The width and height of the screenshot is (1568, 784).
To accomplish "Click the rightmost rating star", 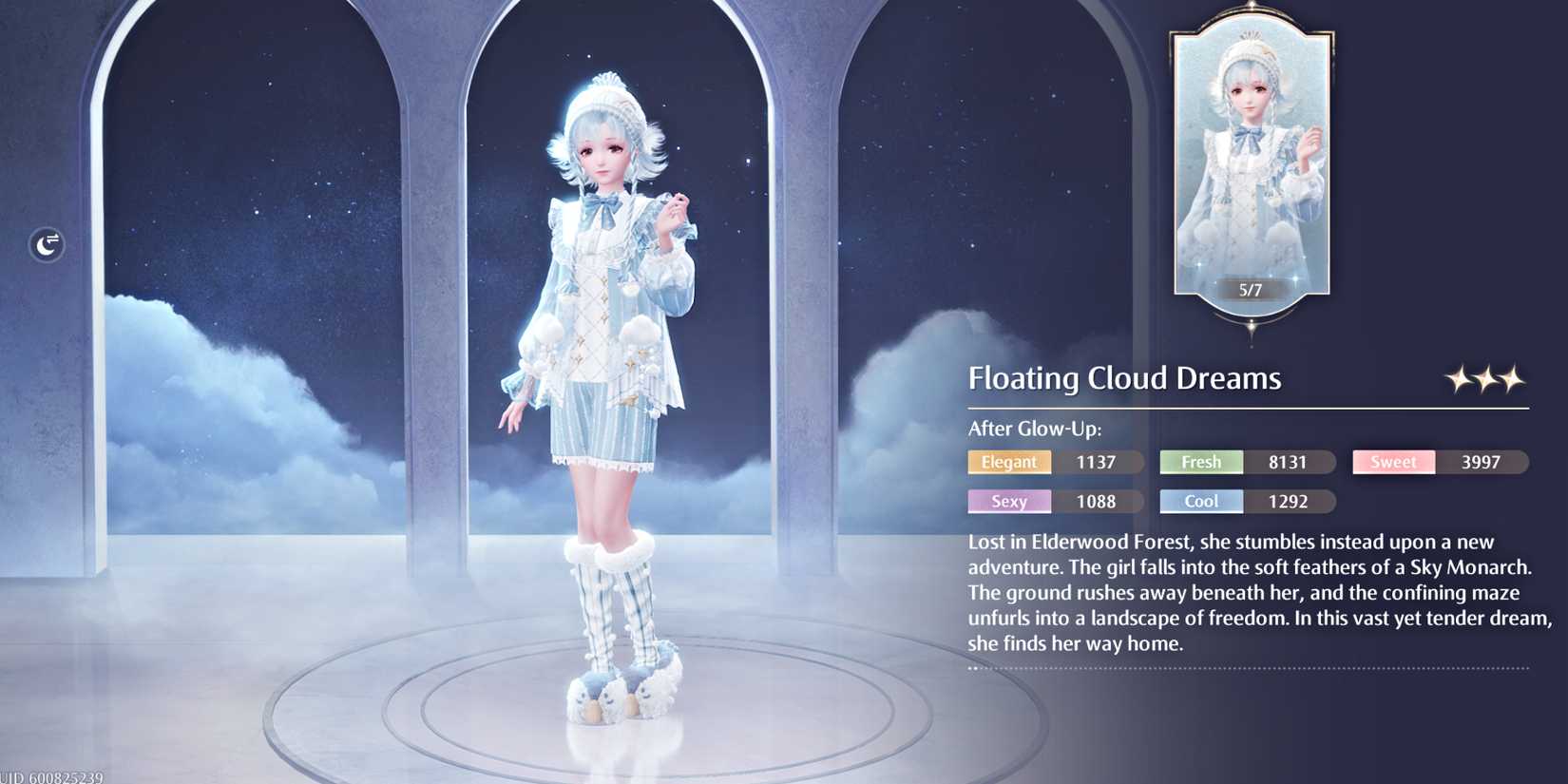I will (1509, 379).
